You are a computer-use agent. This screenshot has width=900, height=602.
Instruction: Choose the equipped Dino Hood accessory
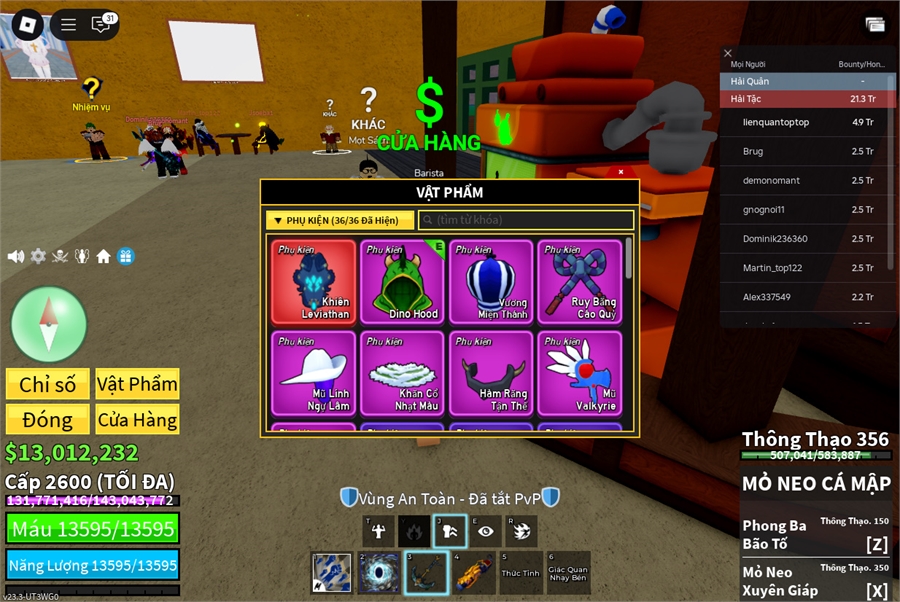point(403,282)
